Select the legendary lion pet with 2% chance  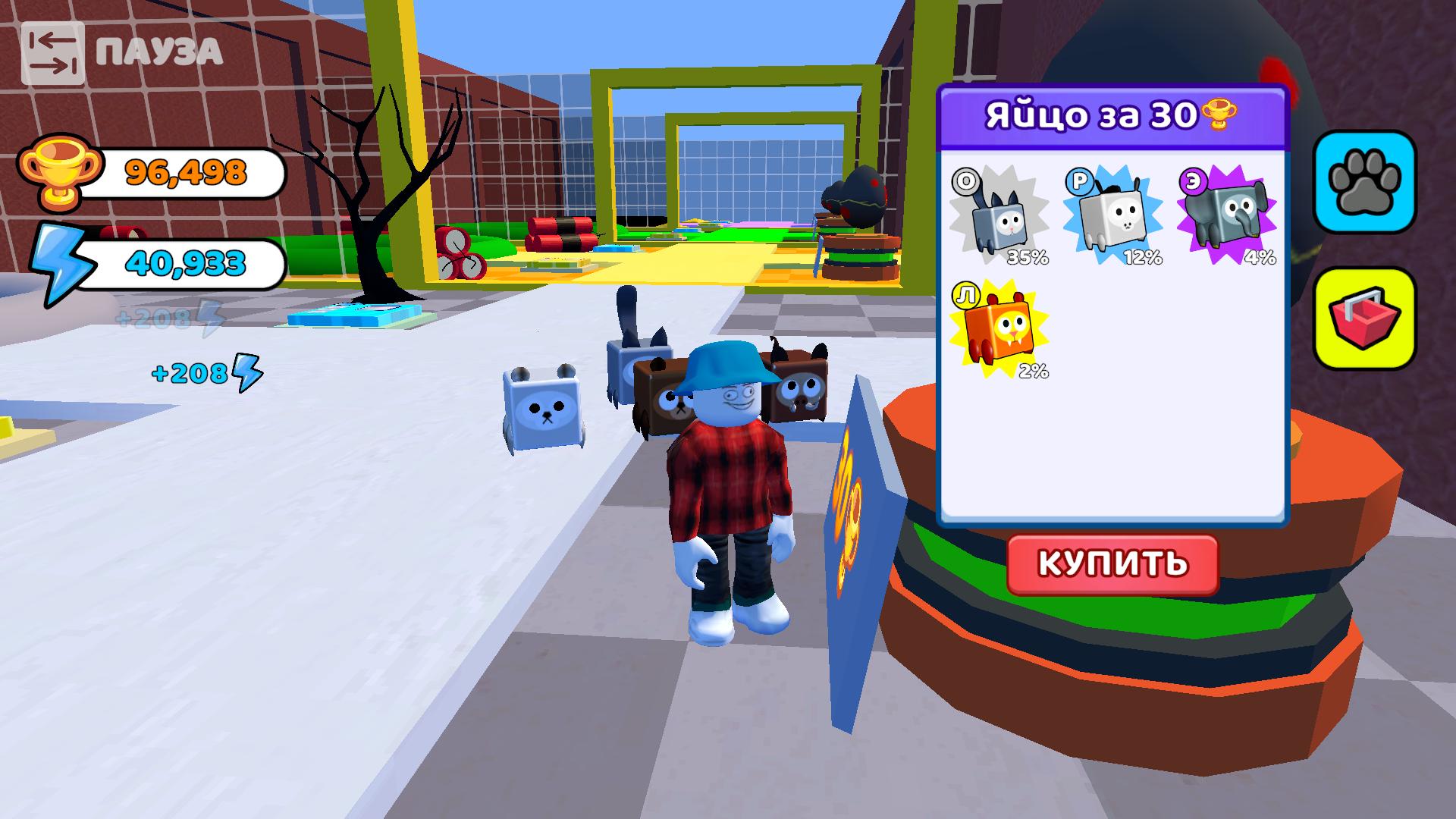pyautogui.click(x=1001, y=326)
